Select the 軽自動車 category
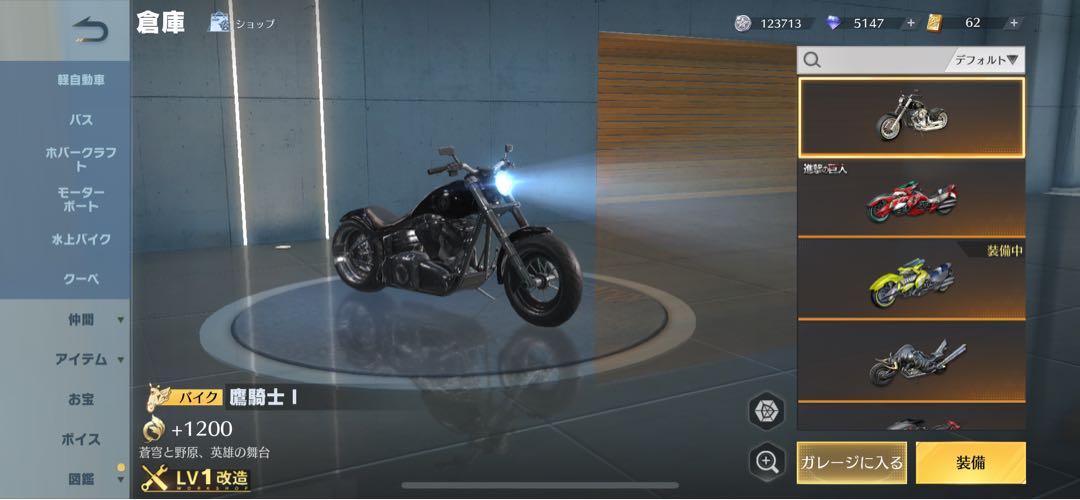 [81, 80]
